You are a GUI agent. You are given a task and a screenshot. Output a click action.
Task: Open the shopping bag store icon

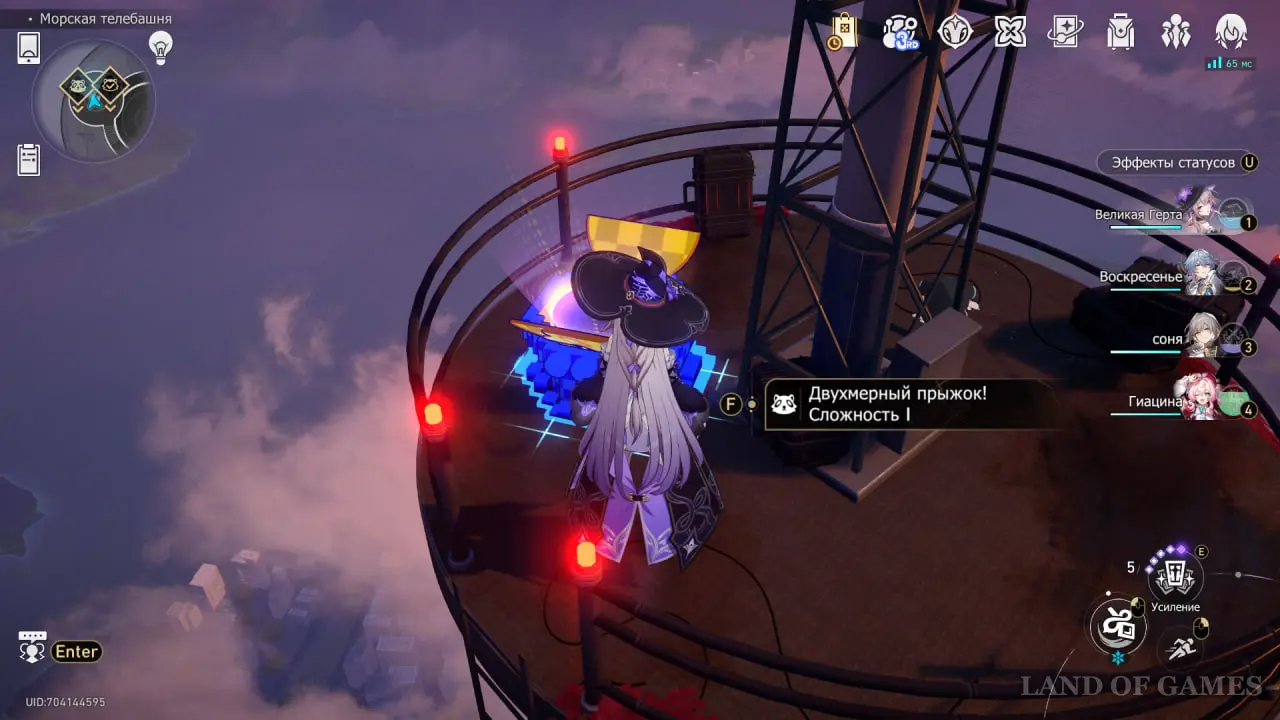843,31
